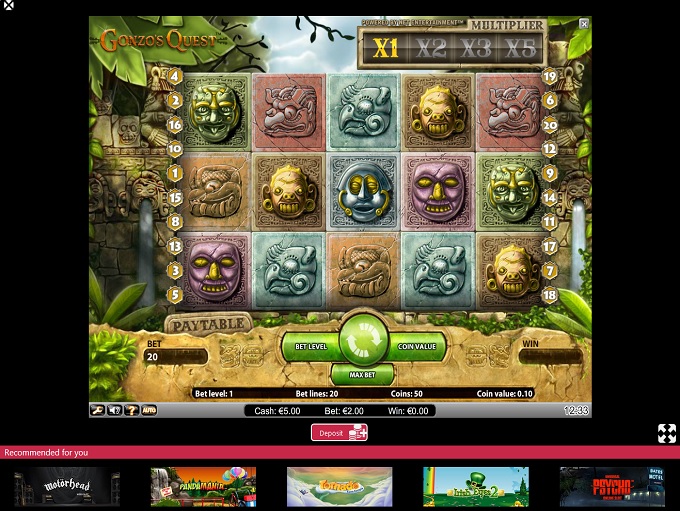Change the Coin Value
The image size is (680, 511).
point(414,346)
